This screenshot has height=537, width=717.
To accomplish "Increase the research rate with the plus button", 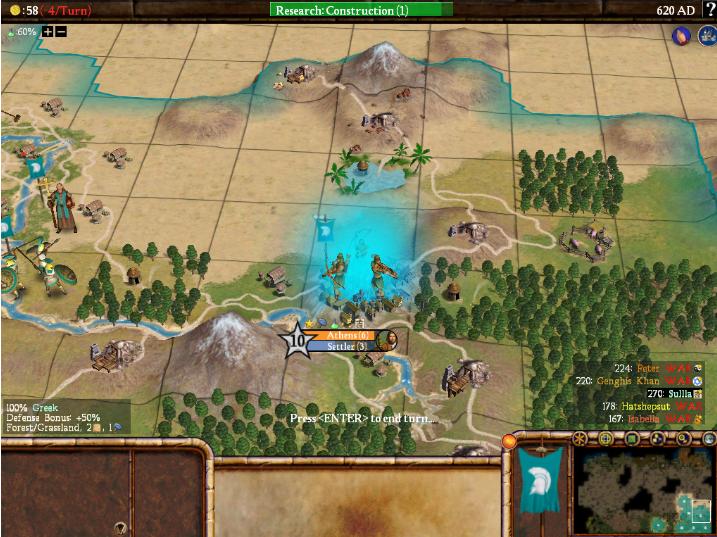I will (x=47, y=31).
